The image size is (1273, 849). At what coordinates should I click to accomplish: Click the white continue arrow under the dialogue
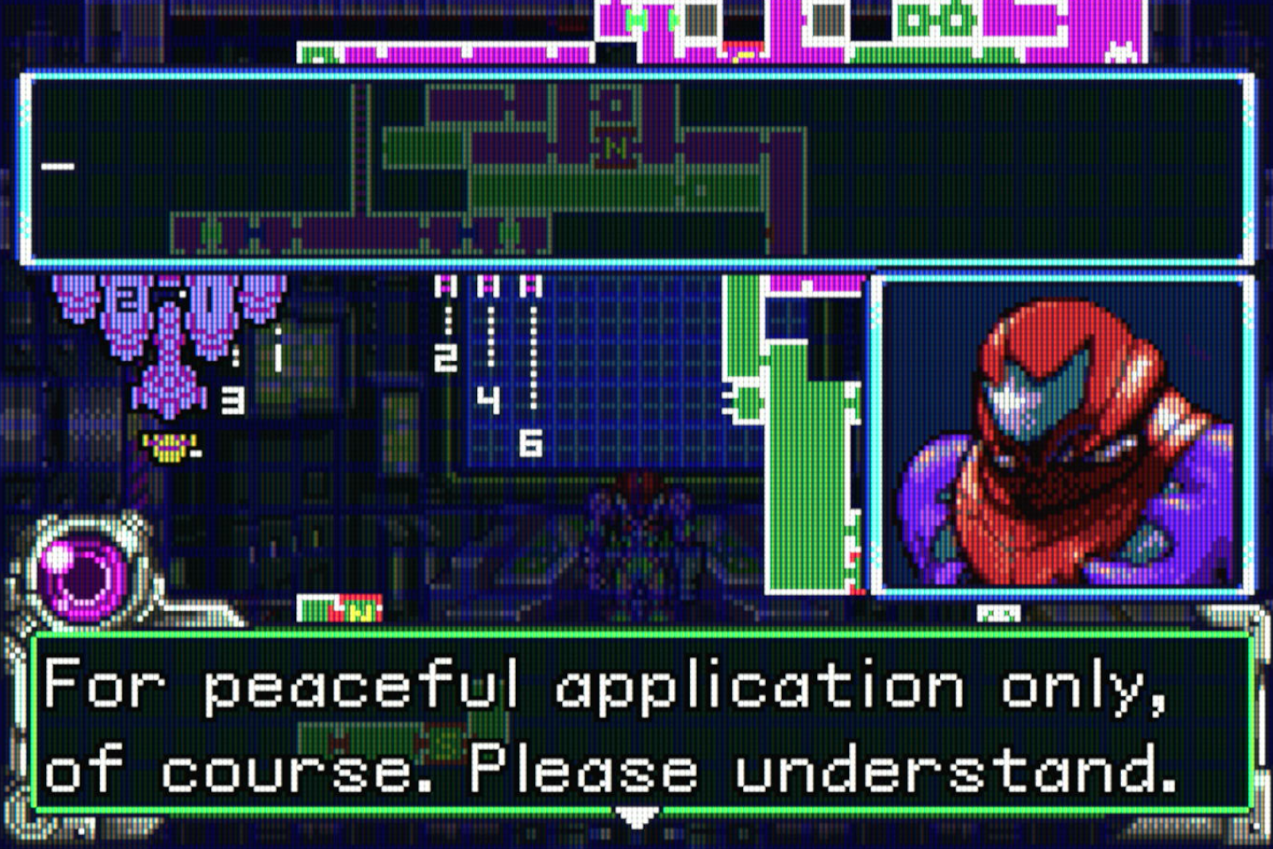pos(636,818)
